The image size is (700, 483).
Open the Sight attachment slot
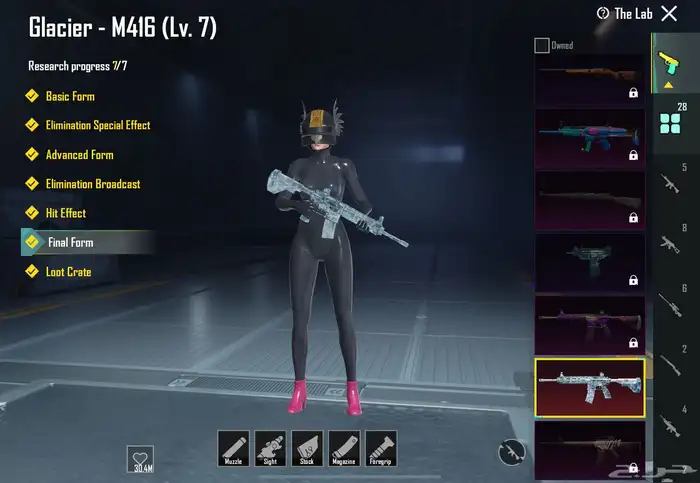click(x=270, y=448)
